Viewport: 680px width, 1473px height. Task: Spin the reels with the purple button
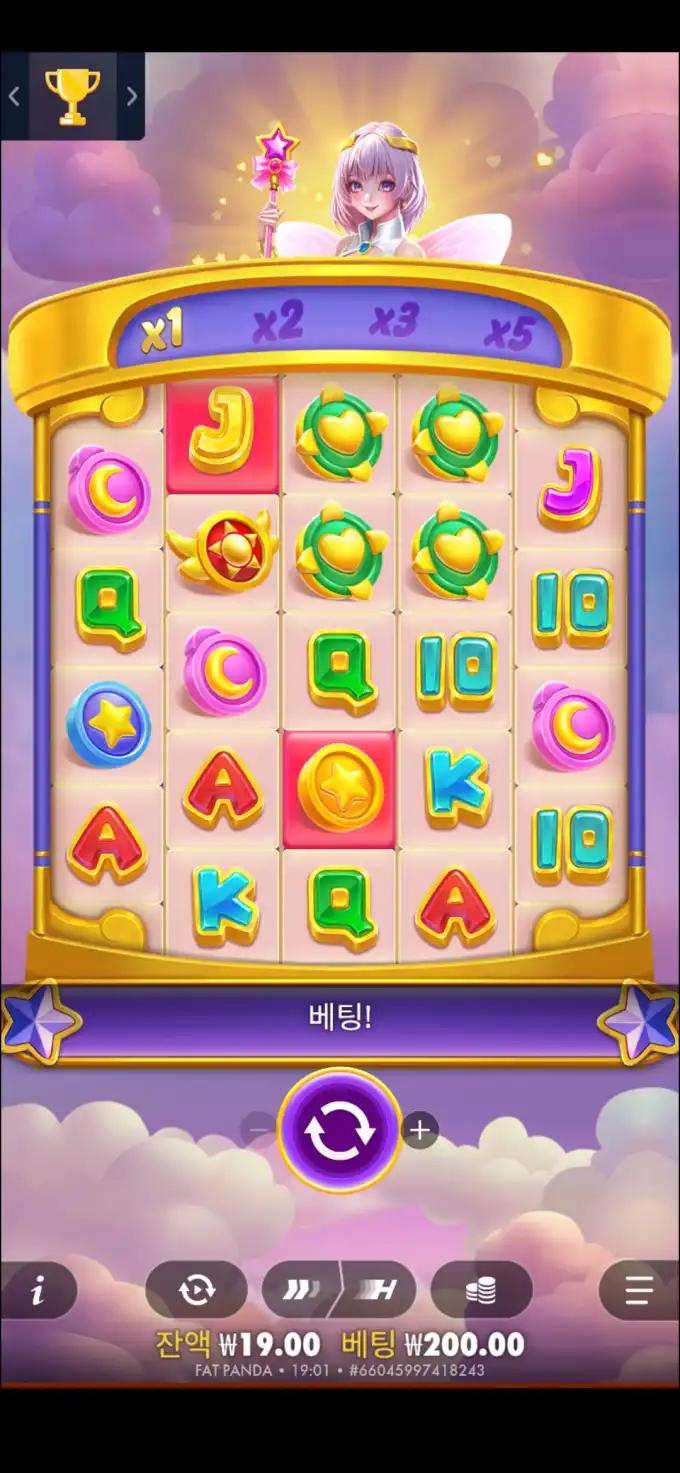(x=340, y=1130)
